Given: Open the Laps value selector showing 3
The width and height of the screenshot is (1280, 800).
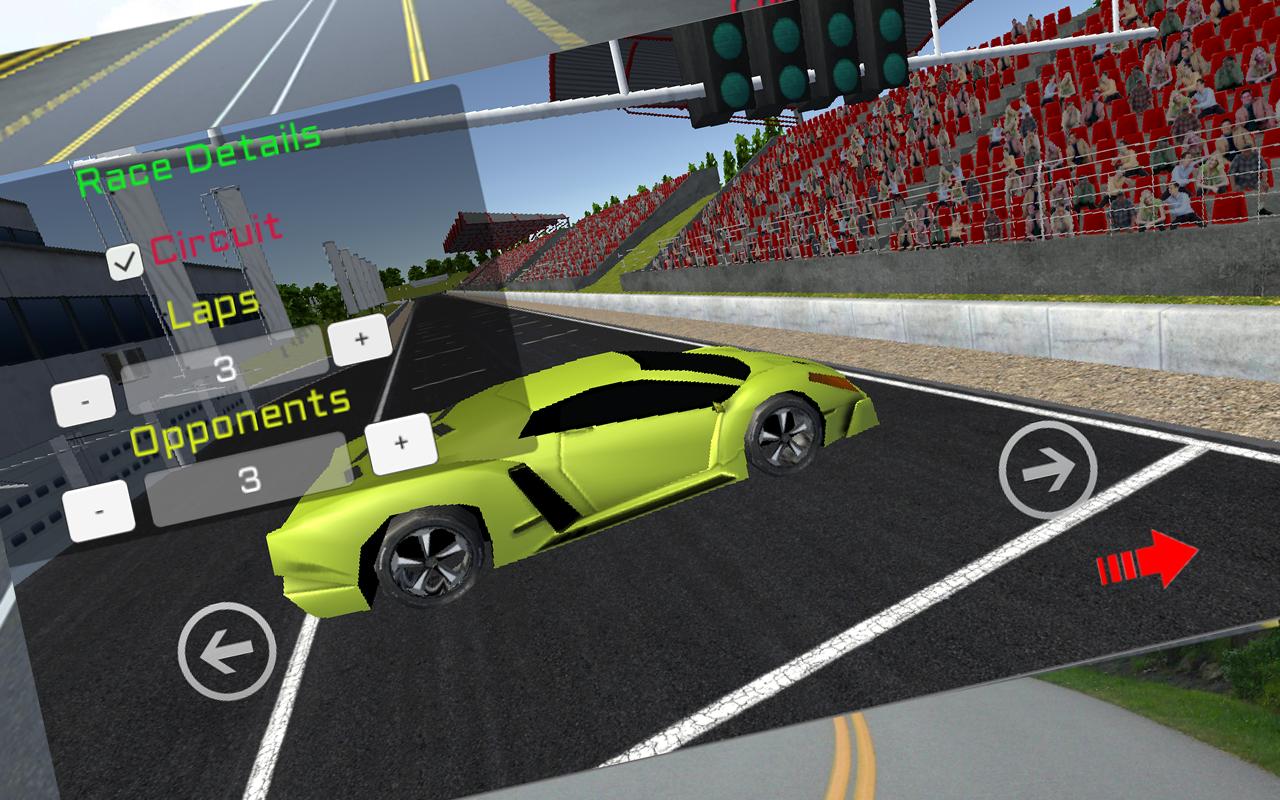Looking at the screenshot, I should tap(227, 367).
